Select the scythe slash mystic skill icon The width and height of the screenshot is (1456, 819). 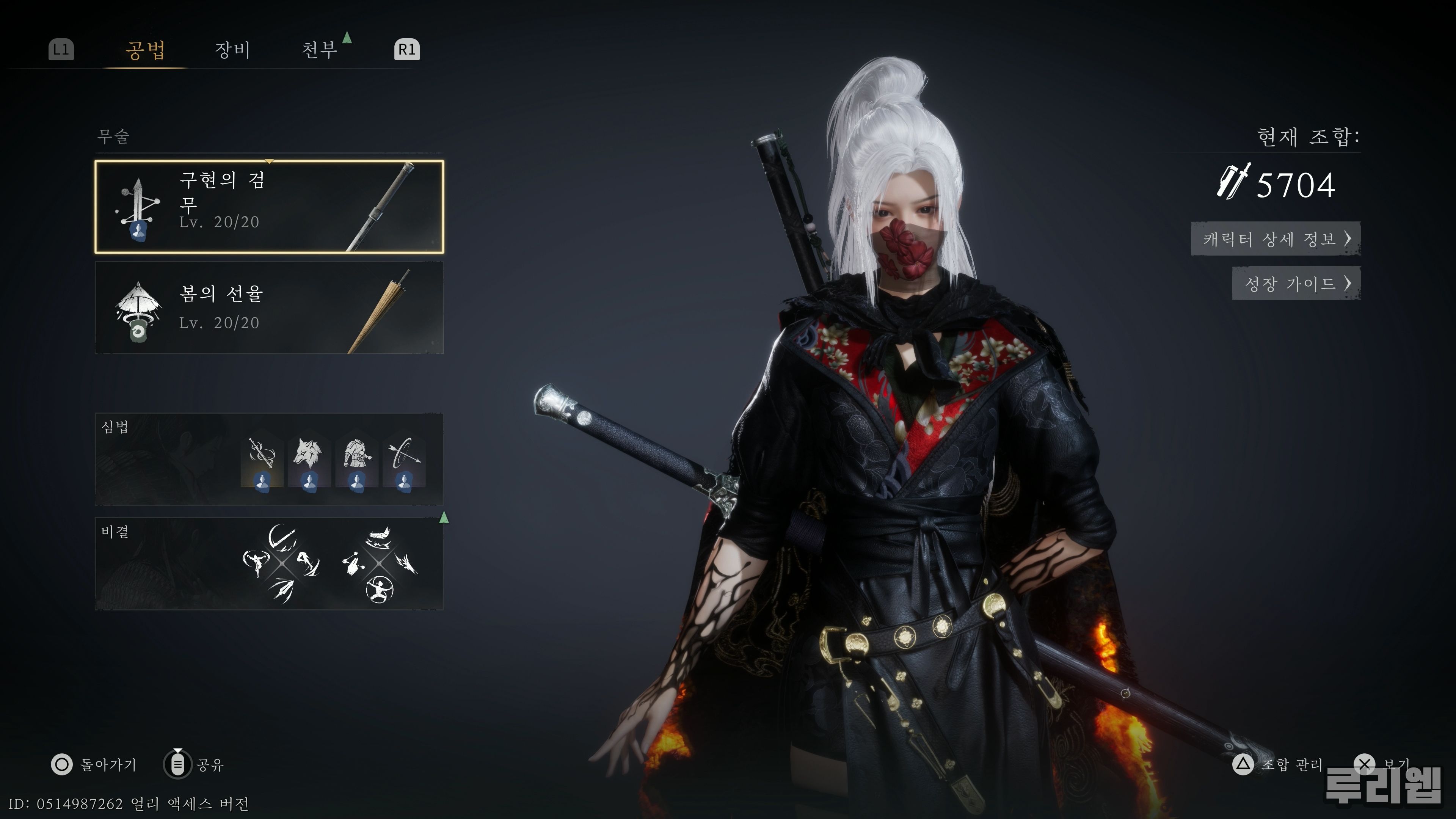[282, 537]
